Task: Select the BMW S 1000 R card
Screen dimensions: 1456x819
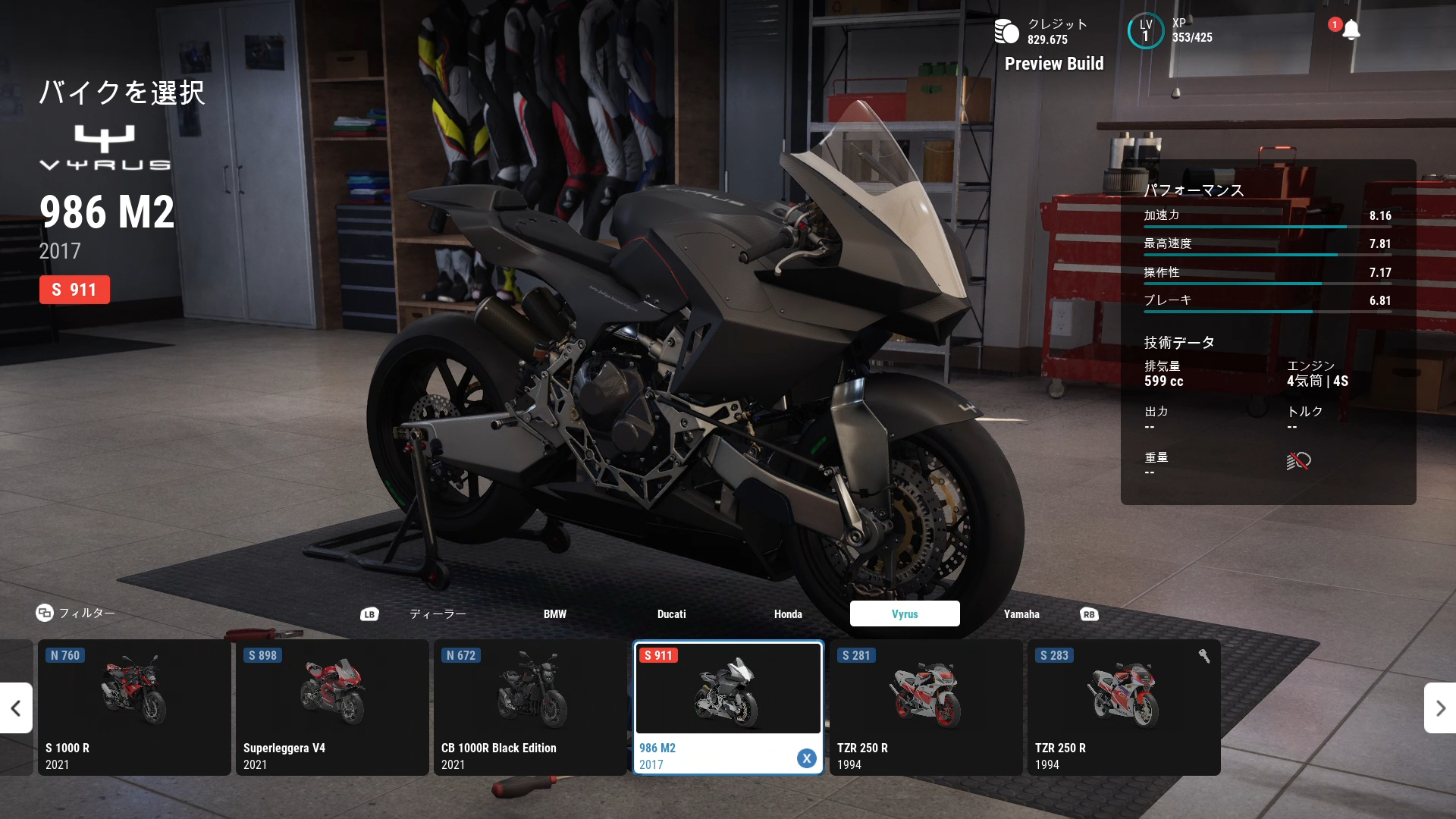Action: coord(134,708)
